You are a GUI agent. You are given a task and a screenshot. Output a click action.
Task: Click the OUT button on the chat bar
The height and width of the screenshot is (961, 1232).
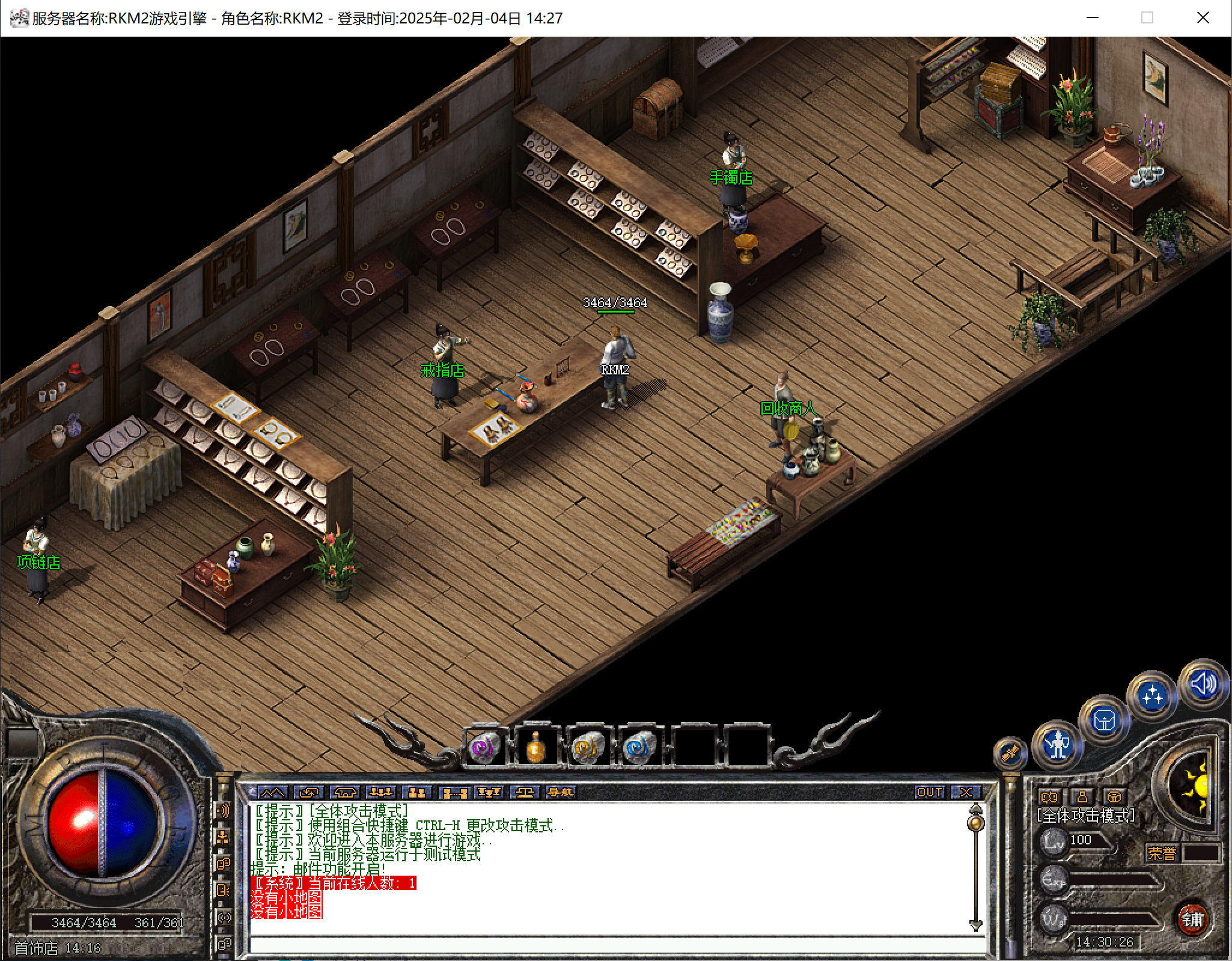tap(929, 792)
